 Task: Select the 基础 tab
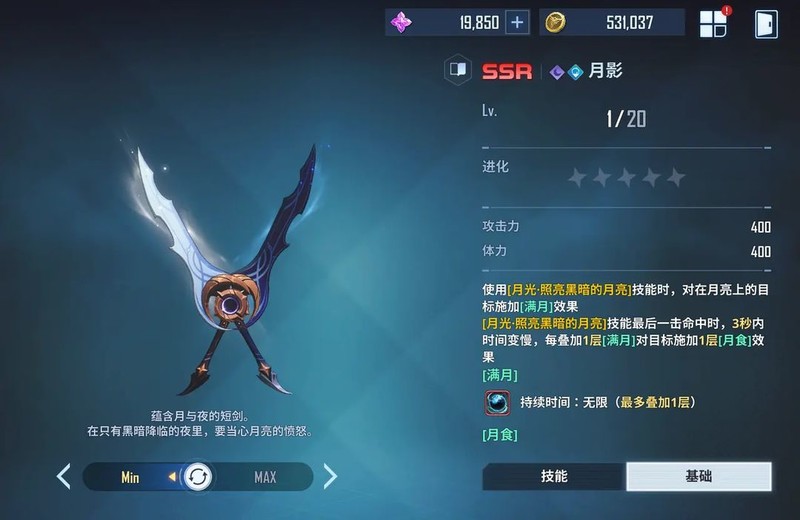(699, 476)
